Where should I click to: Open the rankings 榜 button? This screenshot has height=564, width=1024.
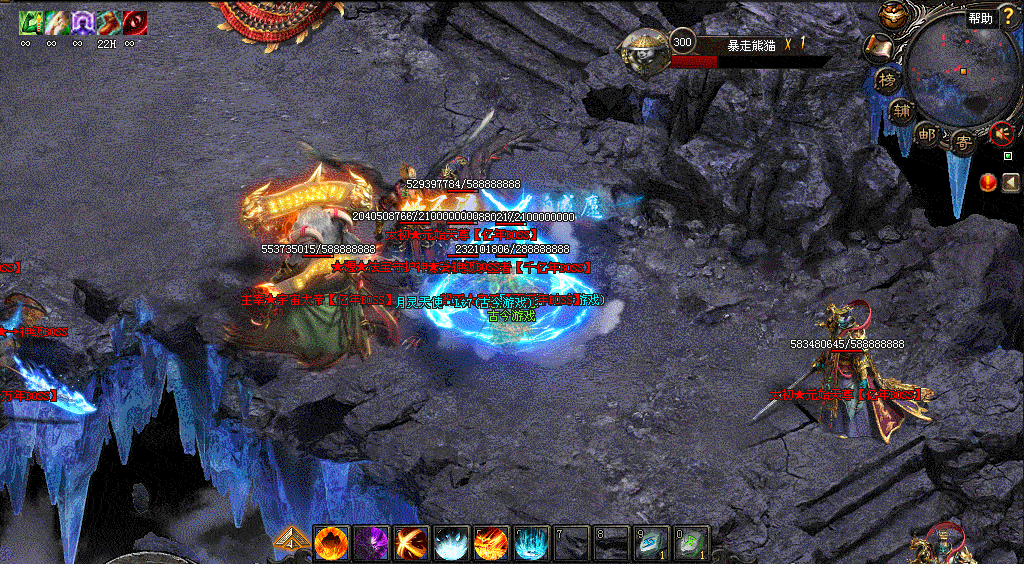(886, 79)
